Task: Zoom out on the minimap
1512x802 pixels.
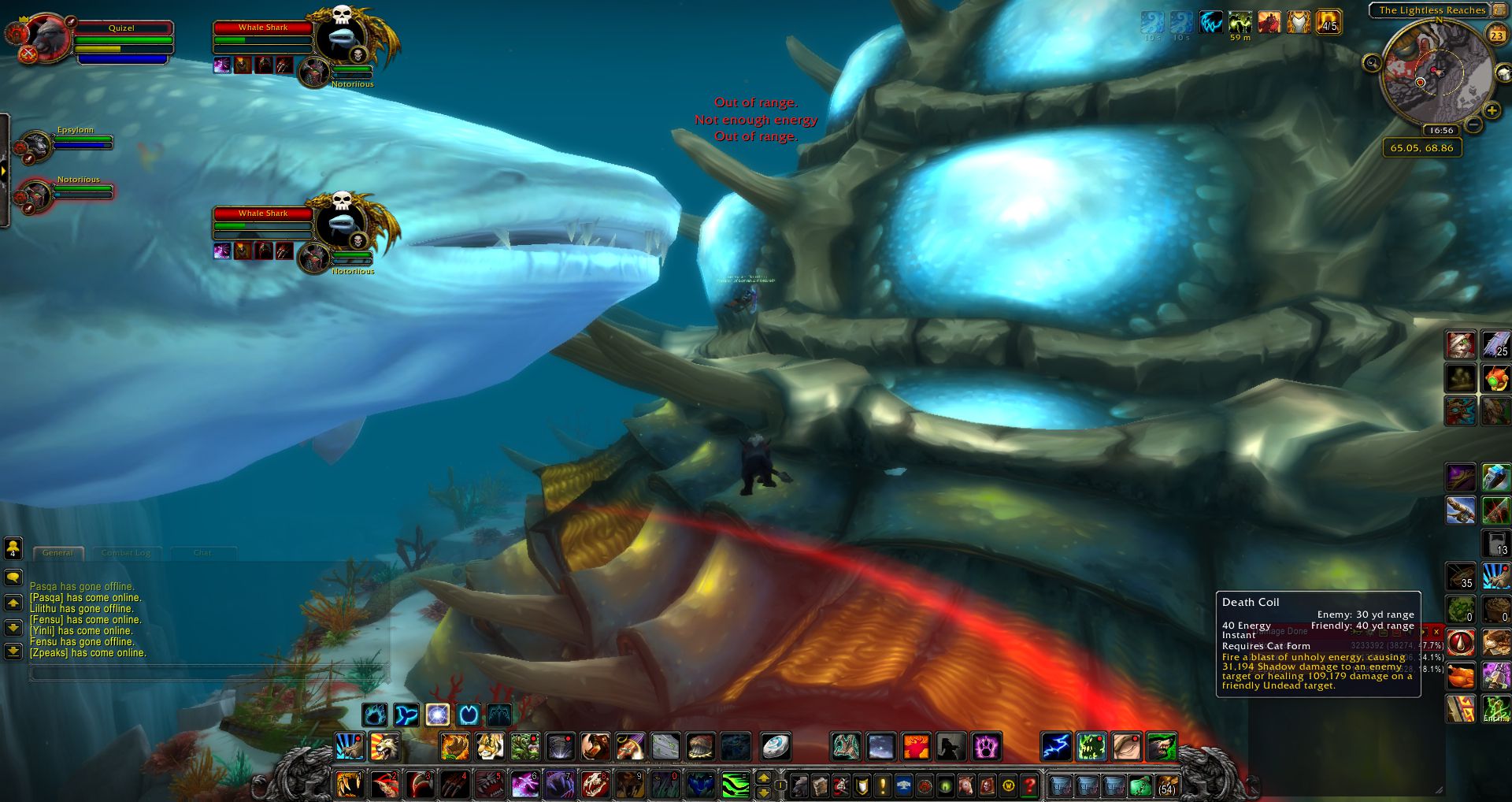Action: point(1473,124)
